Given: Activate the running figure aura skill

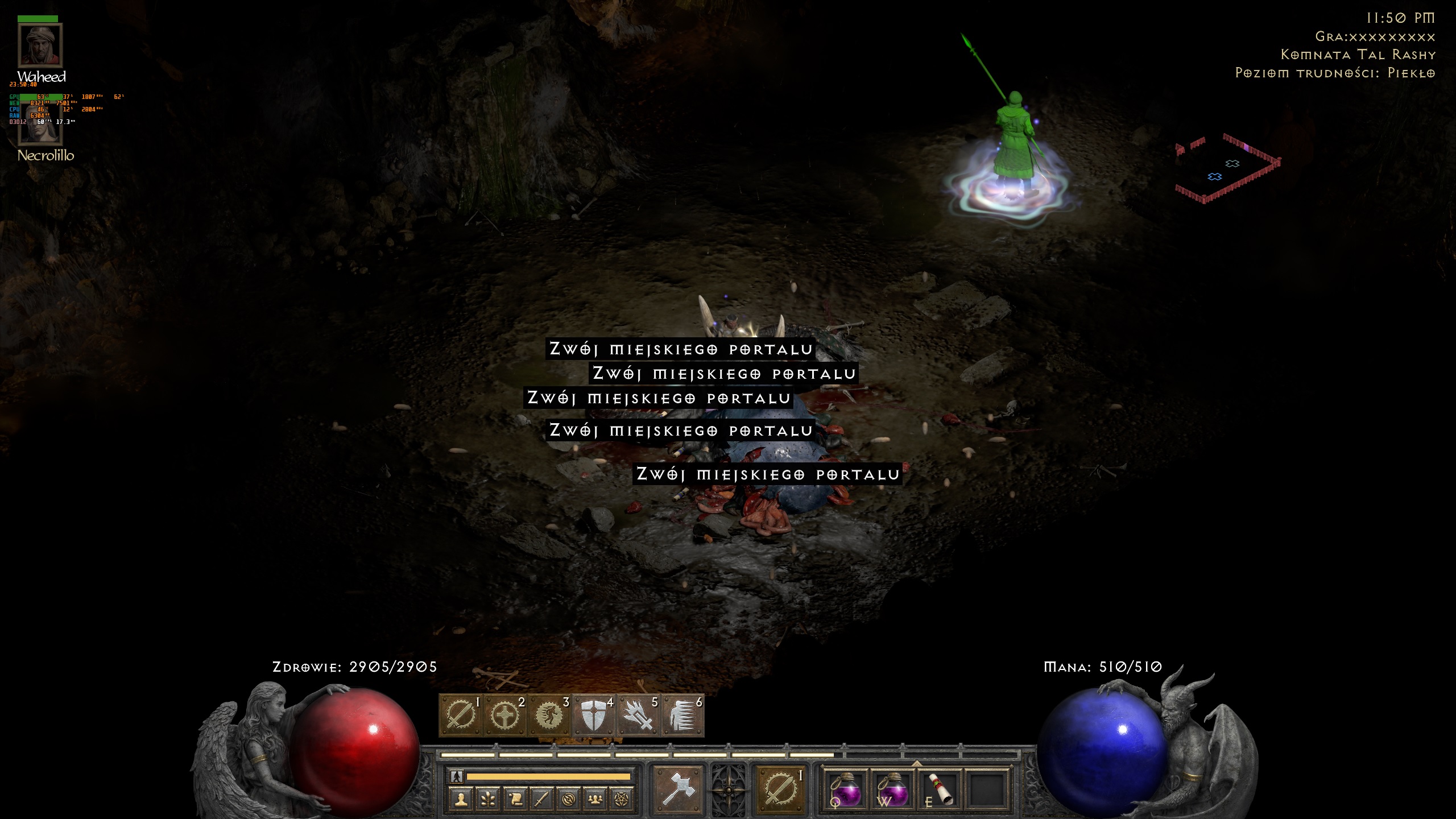Looking at the screenshot, I should (549, 714).
